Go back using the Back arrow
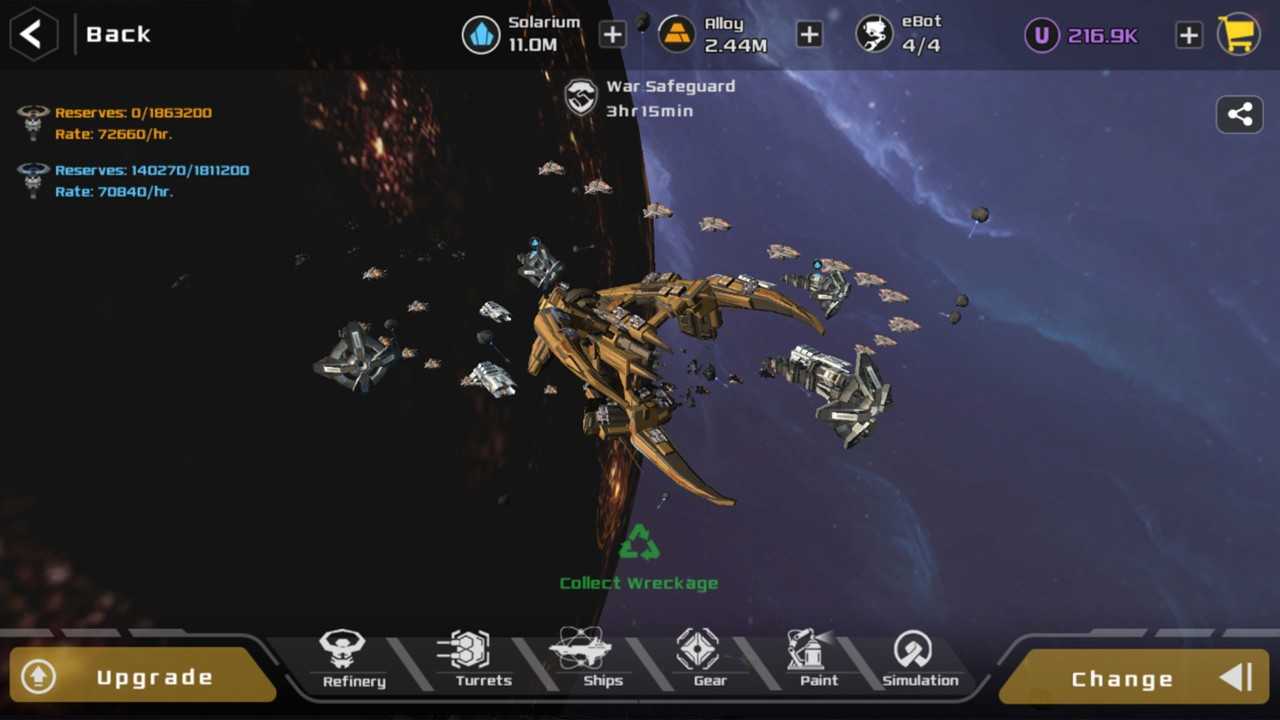Image resolution: width=1280 pixels, height=720 pixels. (x=33, y=34)
